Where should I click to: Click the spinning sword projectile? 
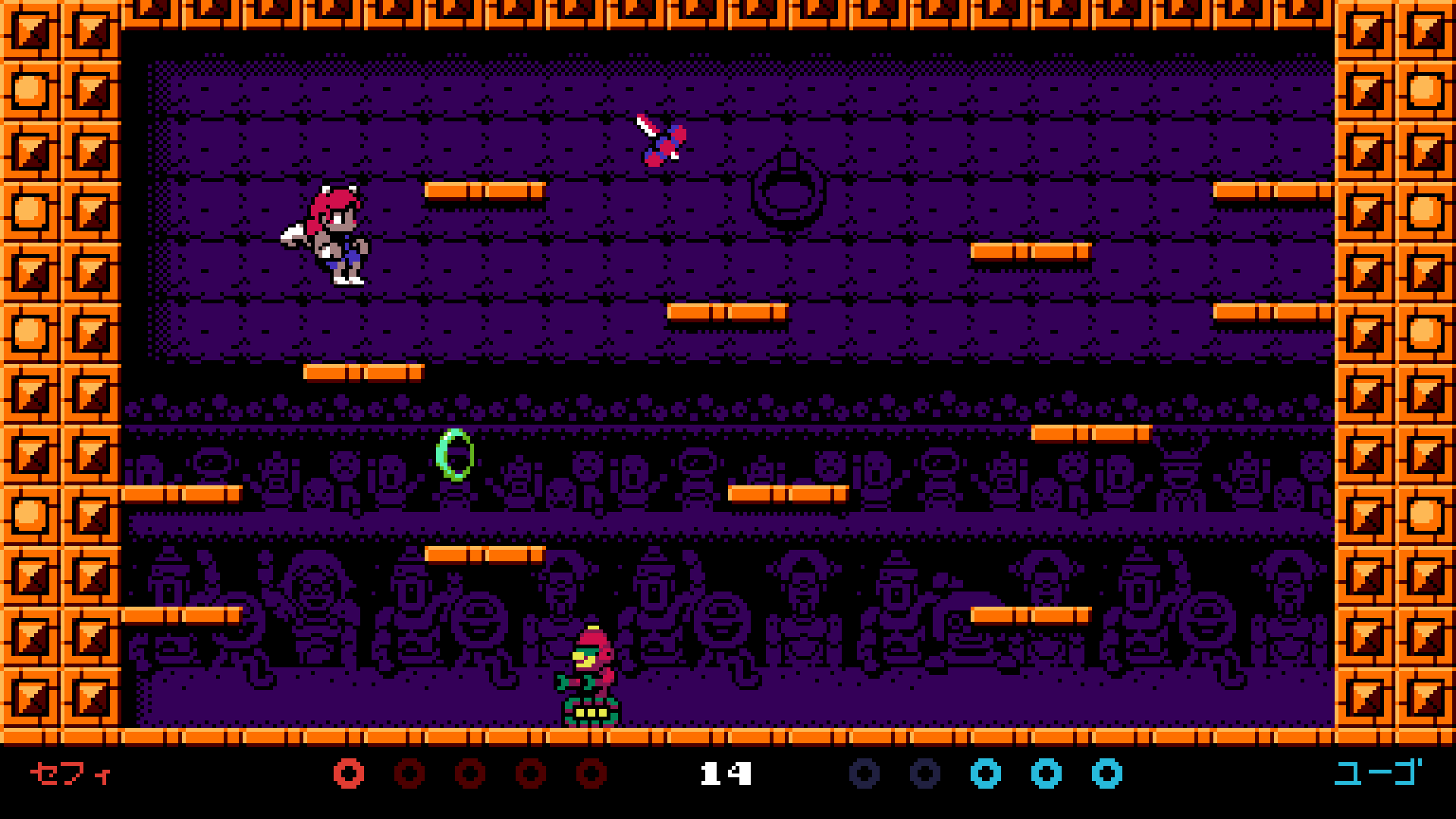point(660,144)
